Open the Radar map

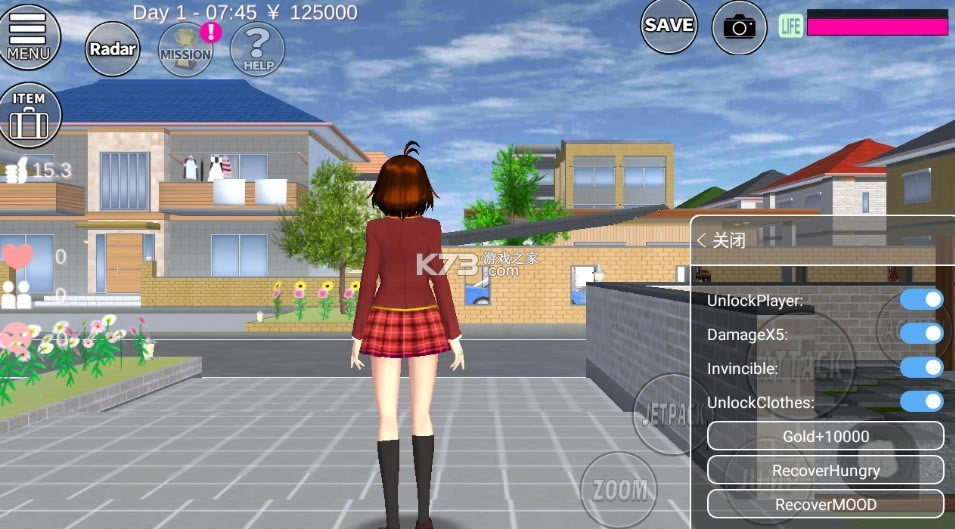pyautogui.click(x=112, y=49)
